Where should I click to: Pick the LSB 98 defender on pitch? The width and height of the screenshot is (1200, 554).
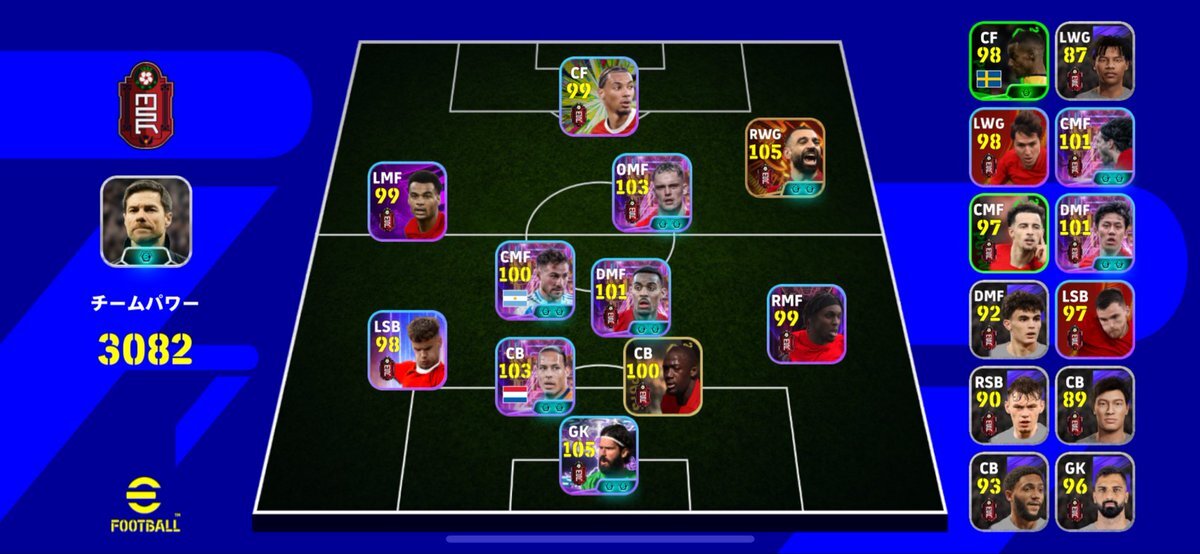pos(407,350)
